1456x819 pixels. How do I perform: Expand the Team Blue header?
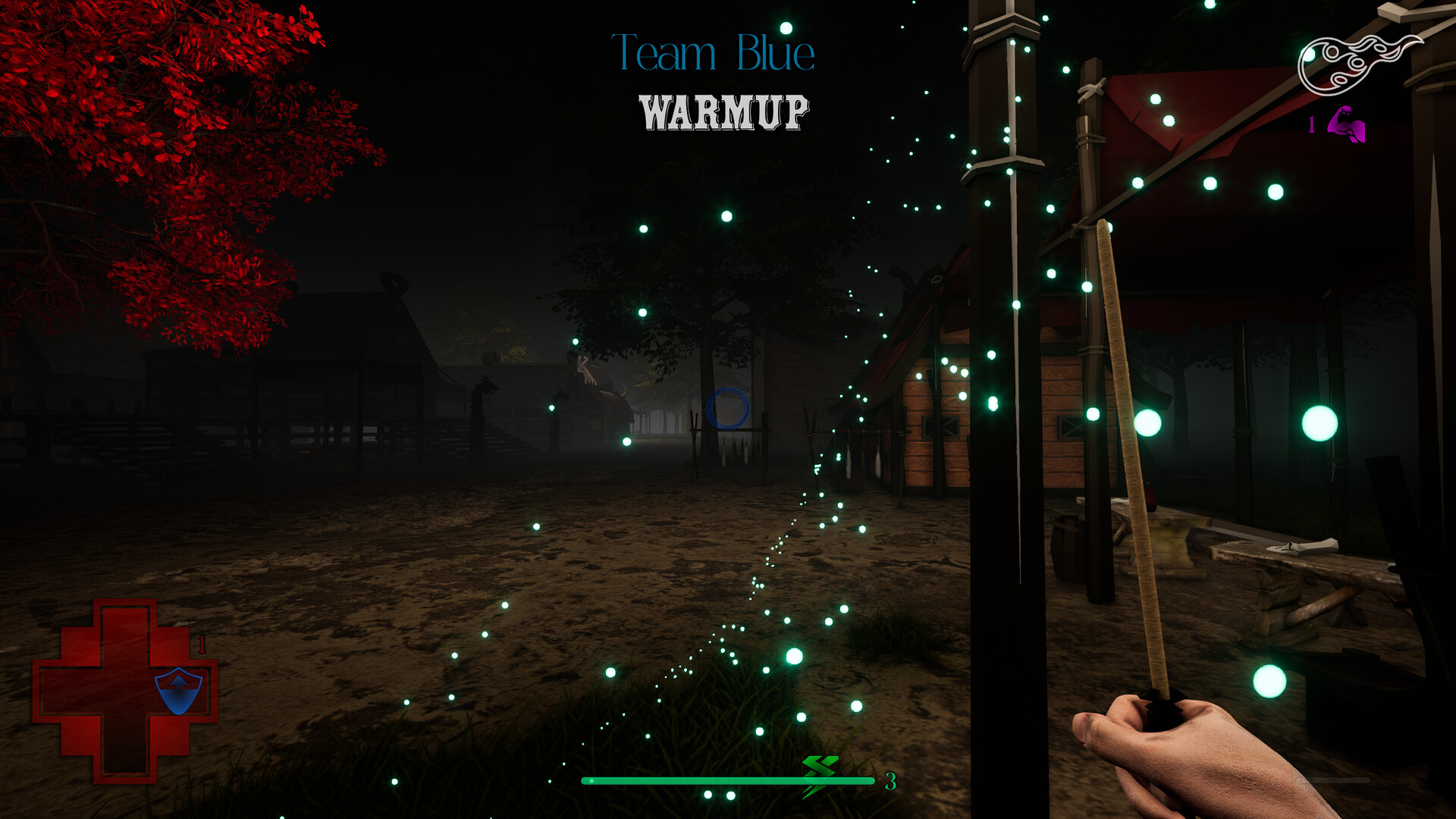click(x=714, y=52)
